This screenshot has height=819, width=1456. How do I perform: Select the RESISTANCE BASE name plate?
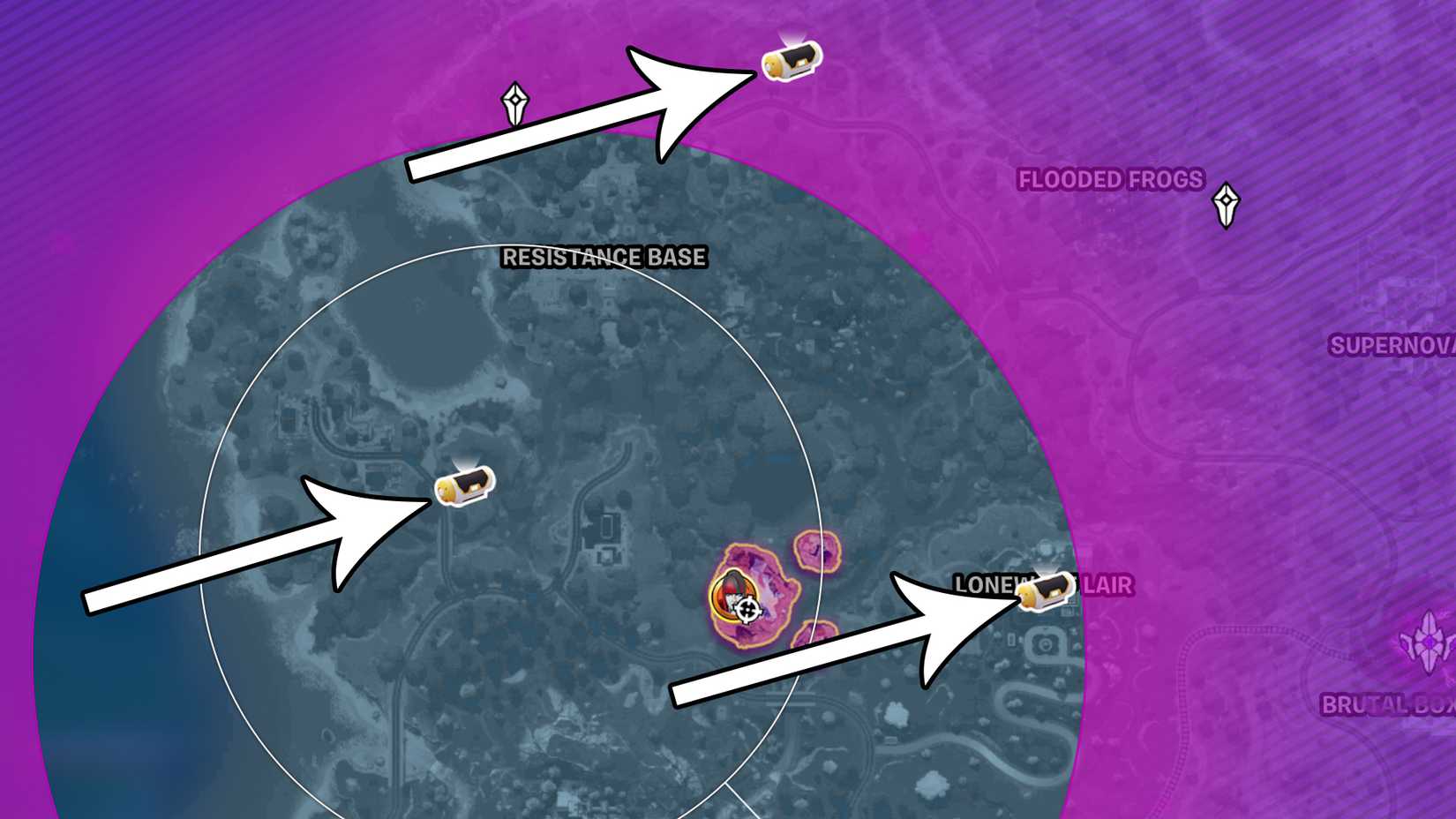pos(603,259)
